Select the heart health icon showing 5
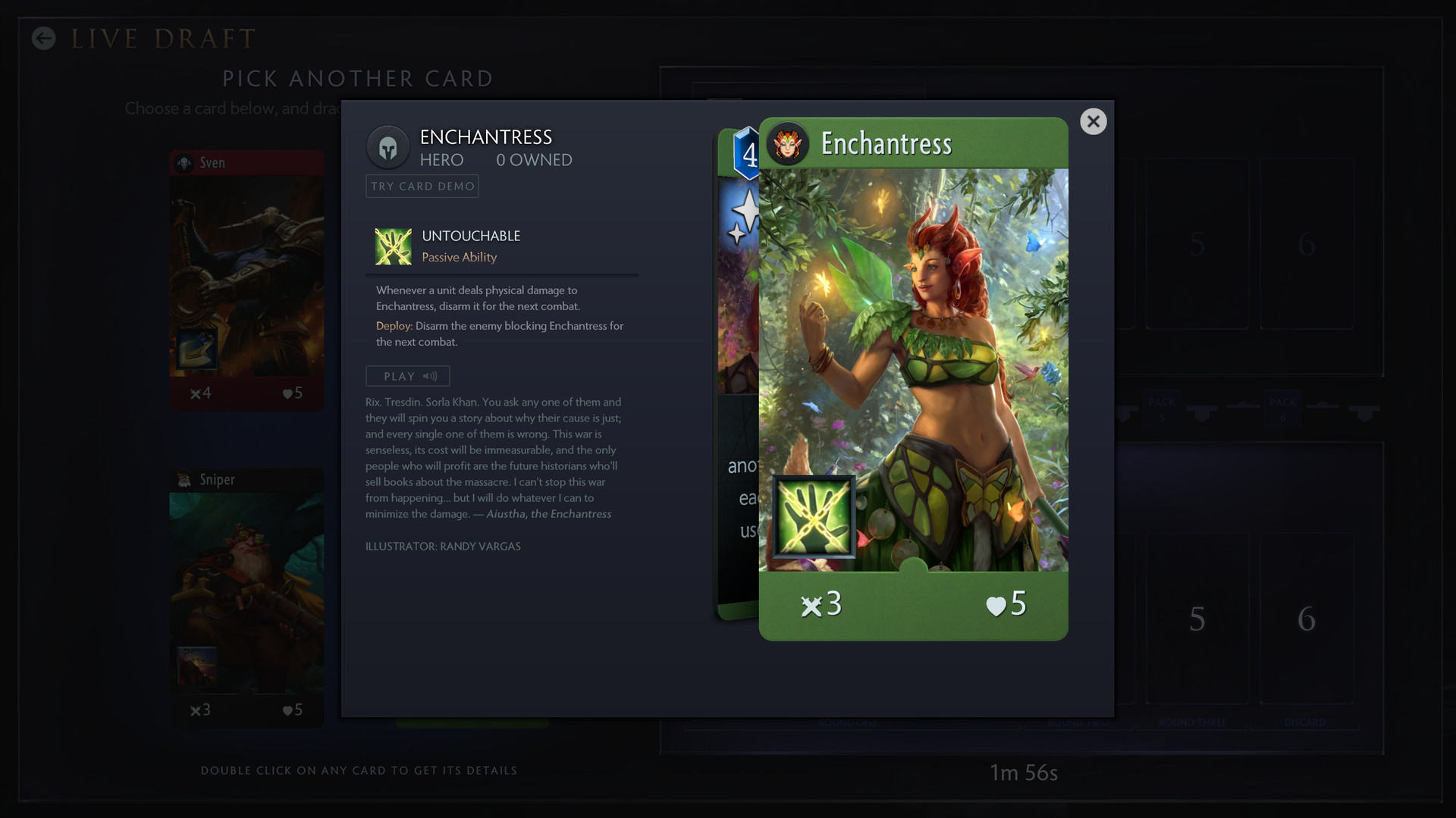 [994, 604]
